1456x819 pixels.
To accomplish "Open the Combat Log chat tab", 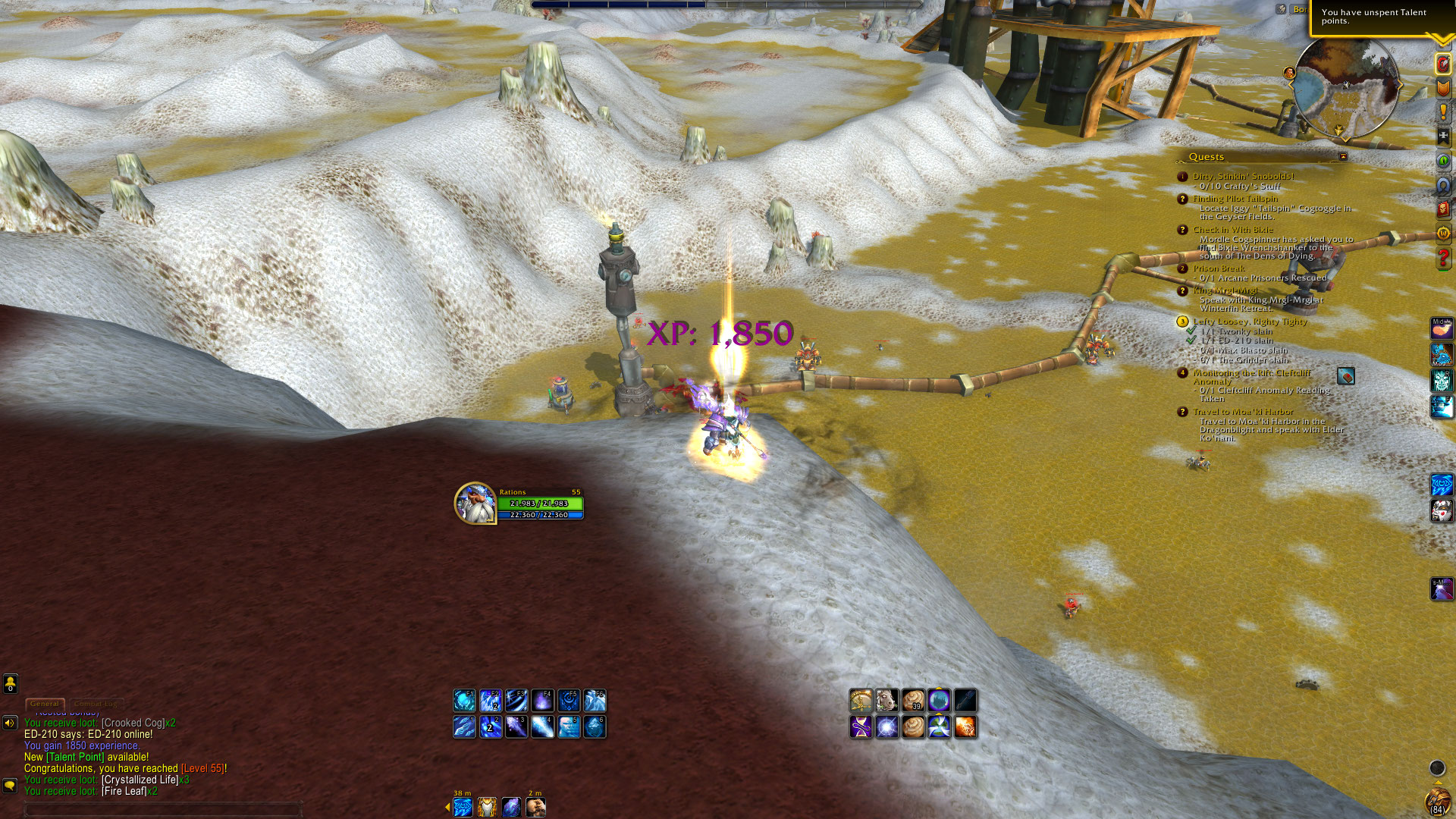I will click(x=96, y=704).
